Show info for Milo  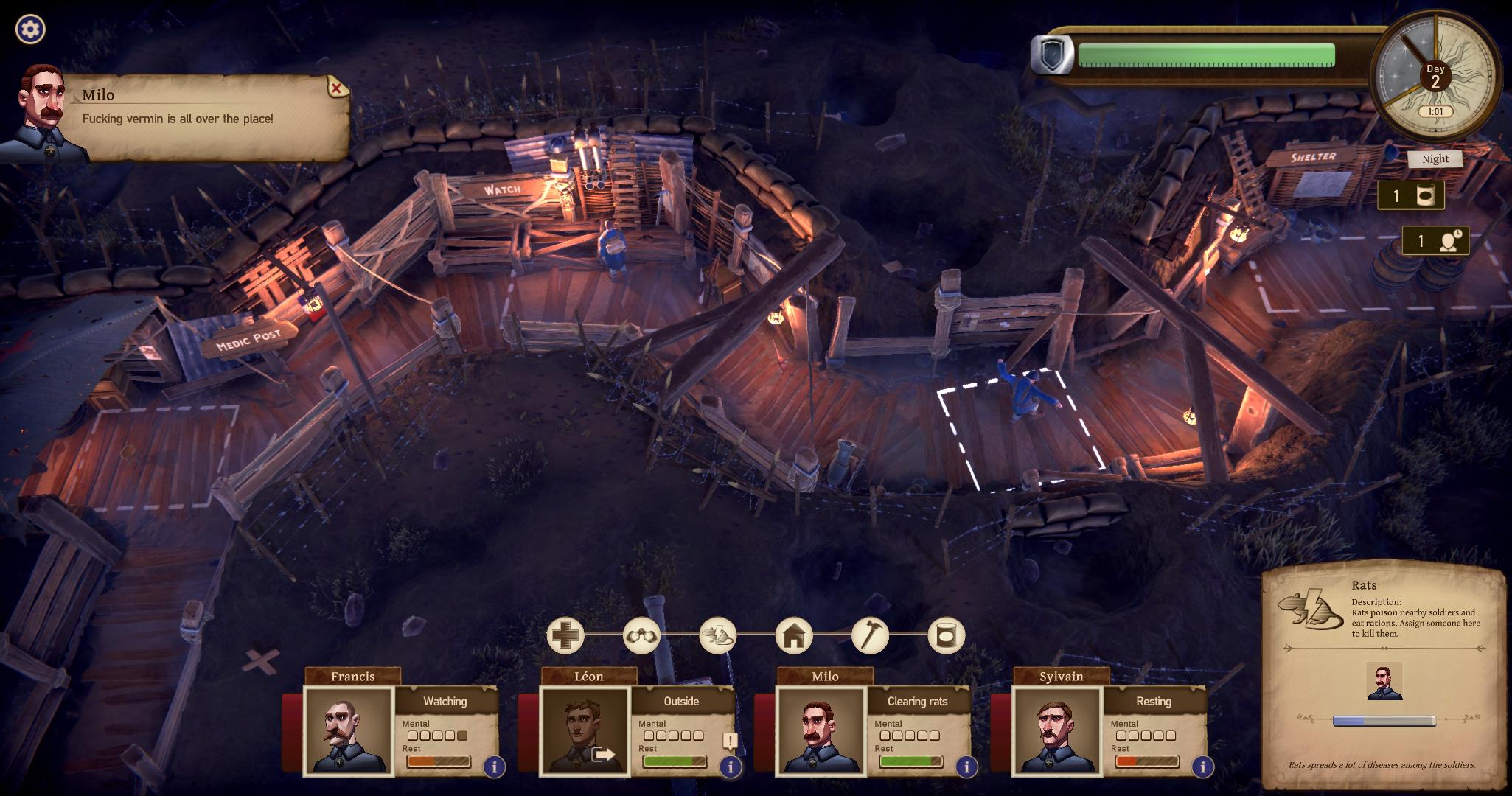pos(966,767)
